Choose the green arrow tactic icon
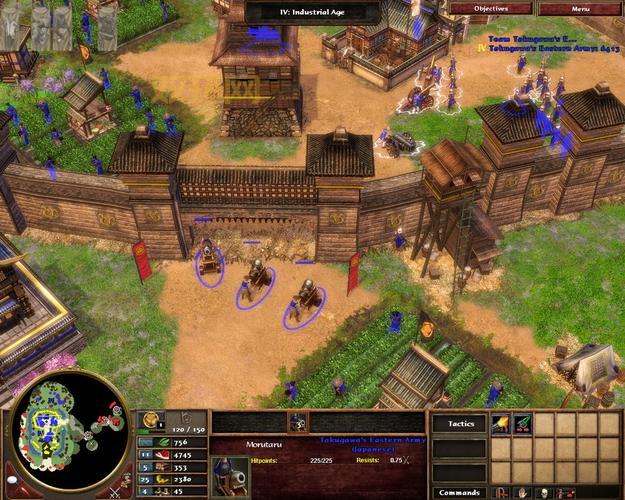The width and height of the screenshot is (625, 500). [x=522, y=424]
